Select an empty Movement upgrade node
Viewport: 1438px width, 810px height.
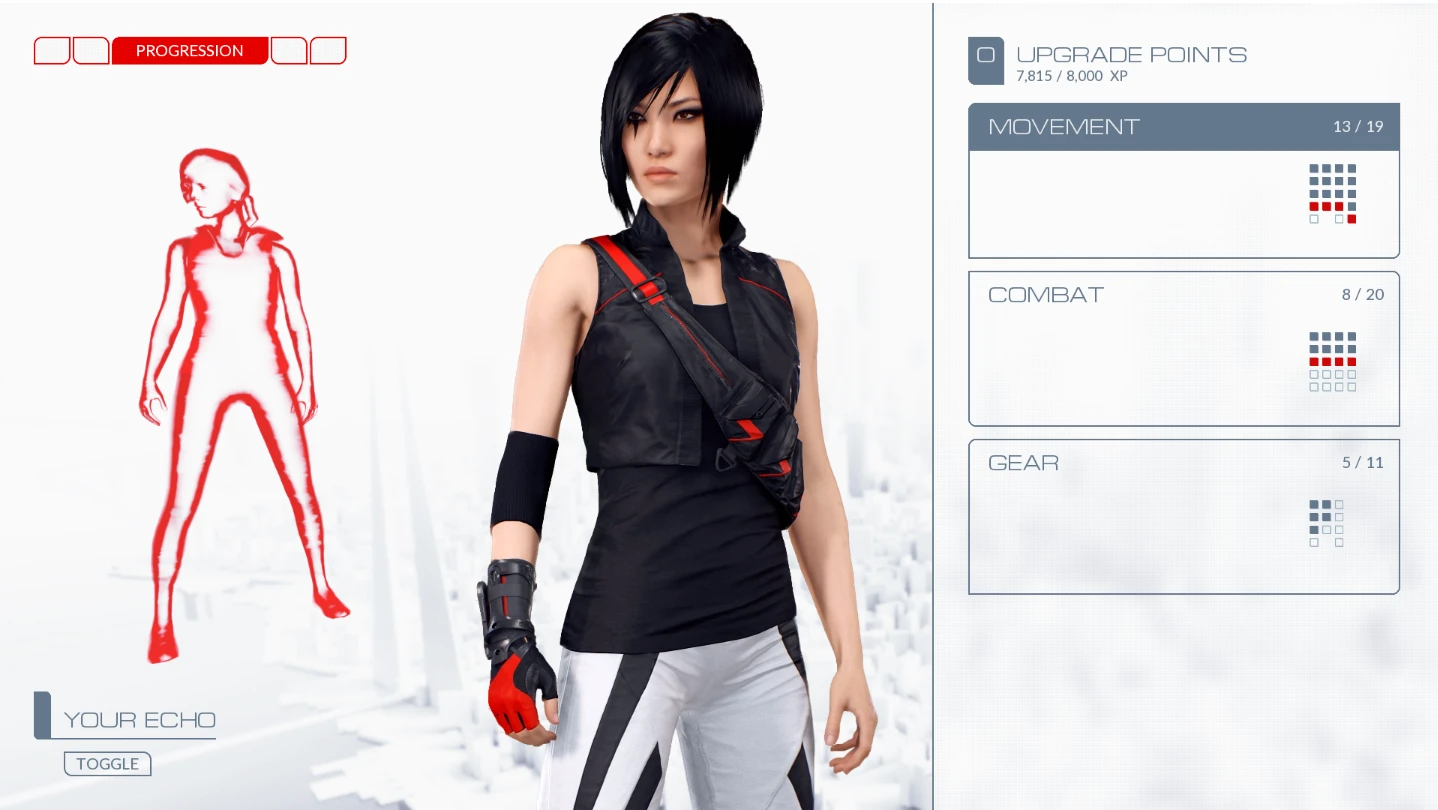point(1314,219)
